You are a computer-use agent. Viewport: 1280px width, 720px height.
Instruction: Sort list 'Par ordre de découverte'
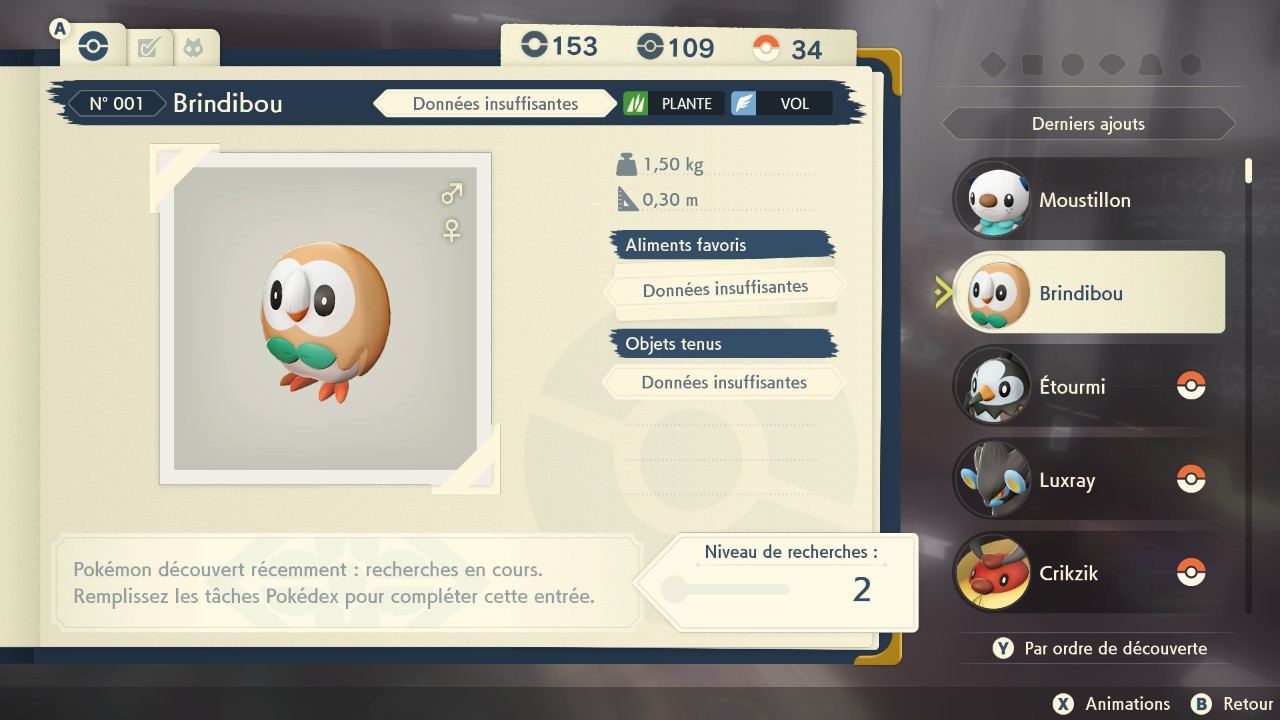click(1102, 648)
